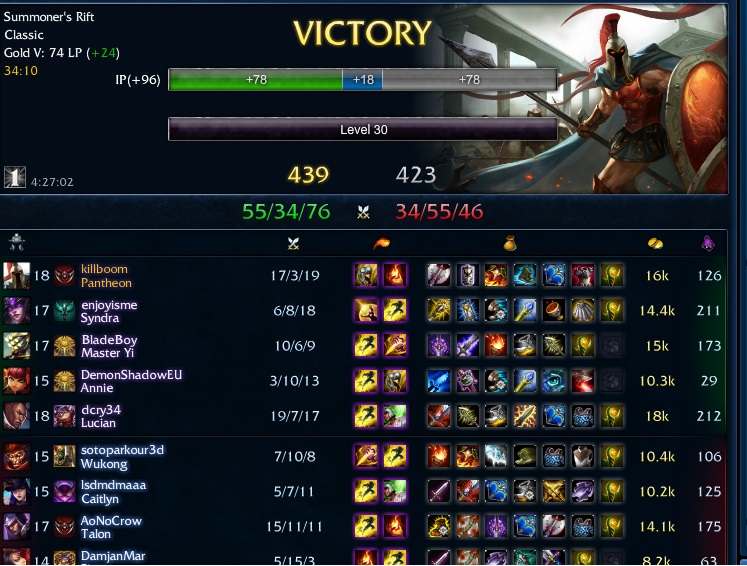This screenshot has width=747, height=566.
Task: Click the gold coins column header
Action: tap(656, 243)
